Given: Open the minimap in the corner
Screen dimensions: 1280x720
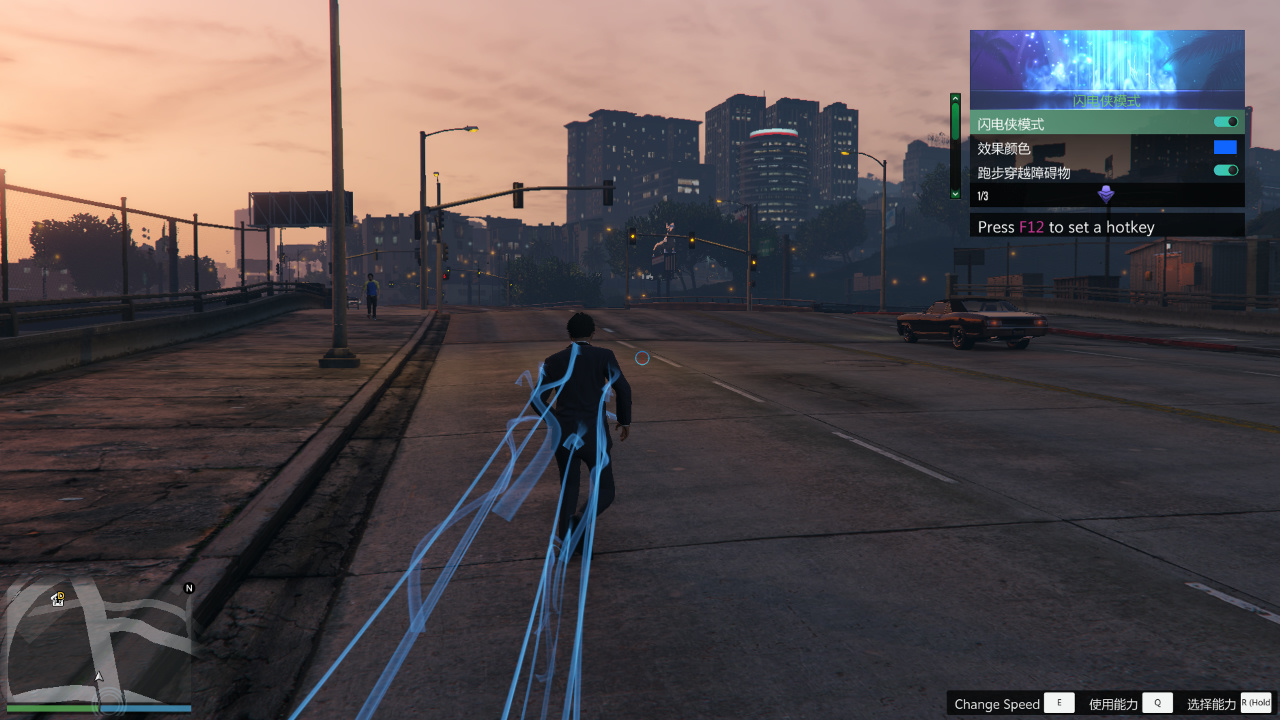Looking at the screenshot, I should 98,641.
